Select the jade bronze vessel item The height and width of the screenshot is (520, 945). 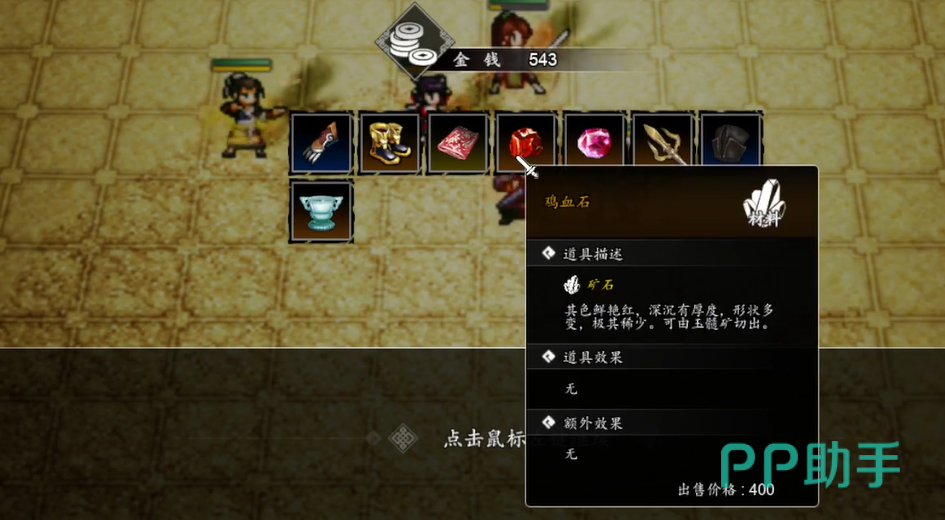(x=321, y=211)
